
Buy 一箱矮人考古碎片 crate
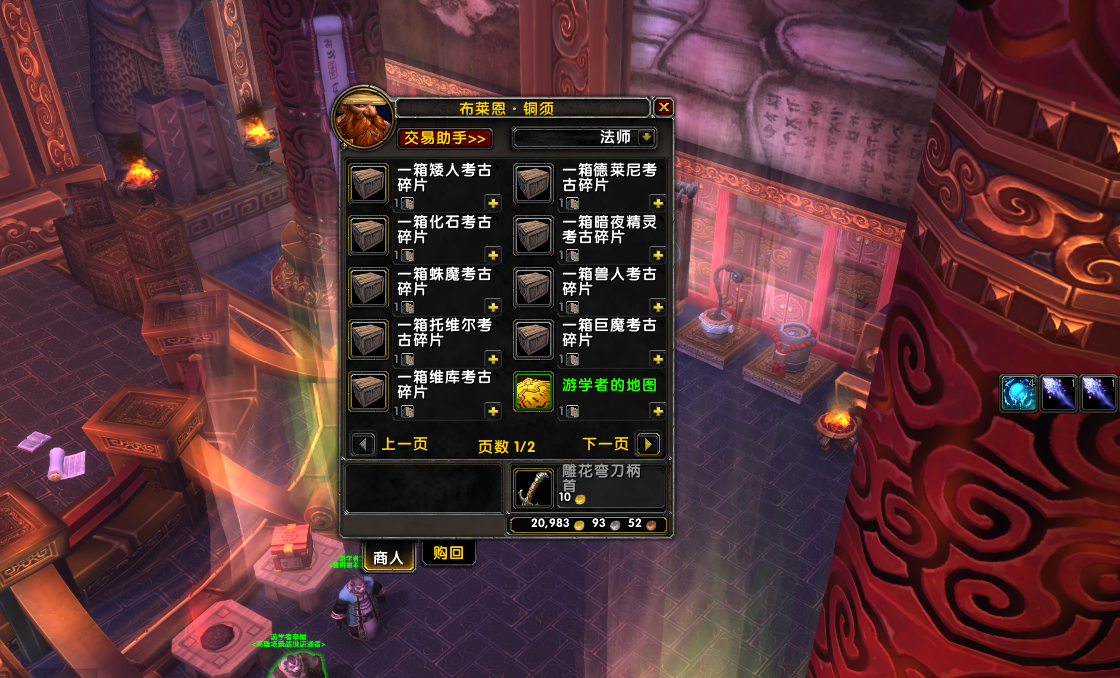coord(368,183)
